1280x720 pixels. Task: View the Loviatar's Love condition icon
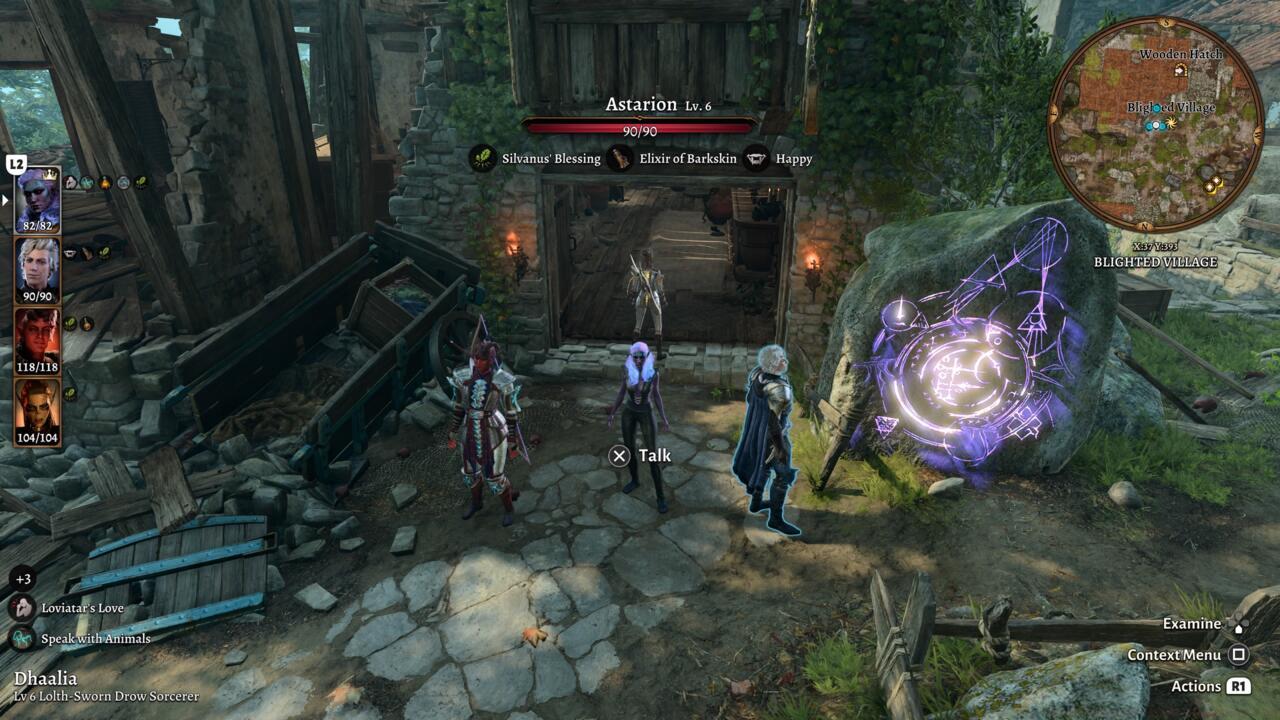pos(22,608)
